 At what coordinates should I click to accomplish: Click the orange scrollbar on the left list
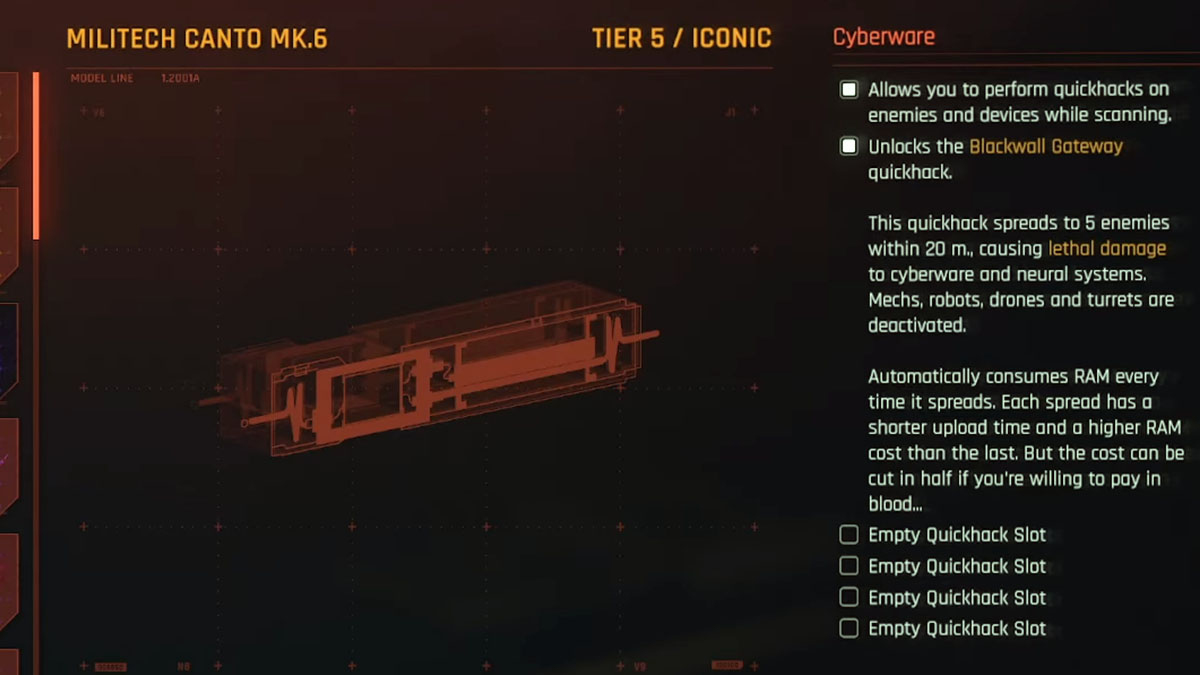point(37,155)
